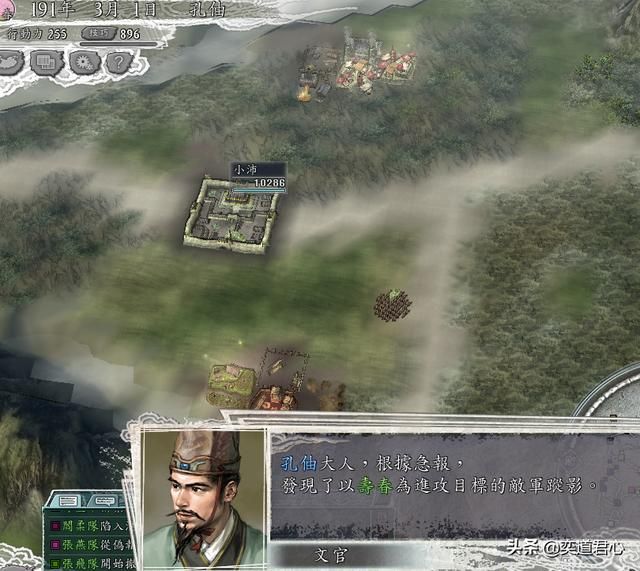640x571 pixels.
Task: Open the stacked windows list icon
Action: tap(48, 62)
